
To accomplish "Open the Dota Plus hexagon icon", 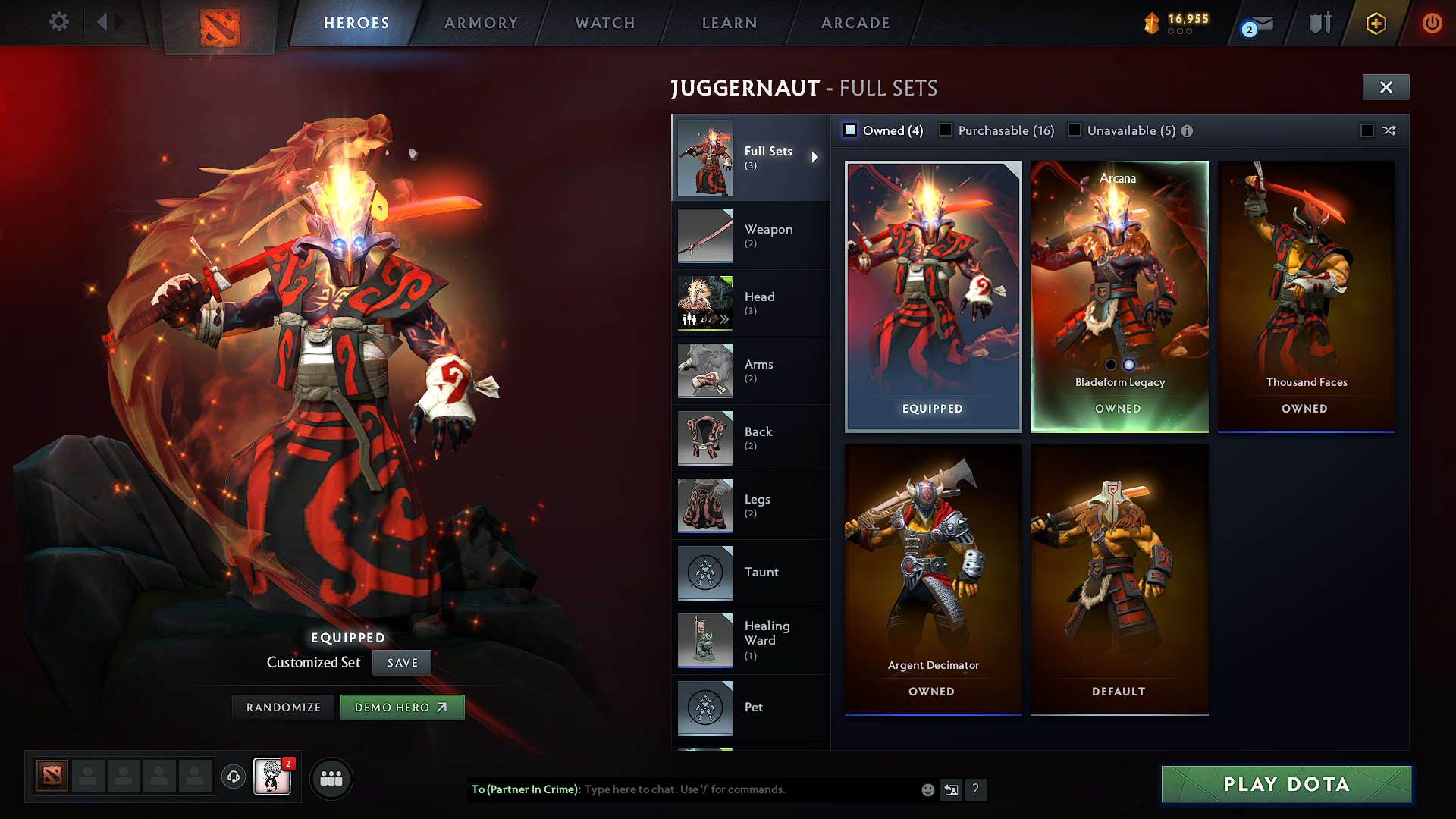I will 1375,23.
